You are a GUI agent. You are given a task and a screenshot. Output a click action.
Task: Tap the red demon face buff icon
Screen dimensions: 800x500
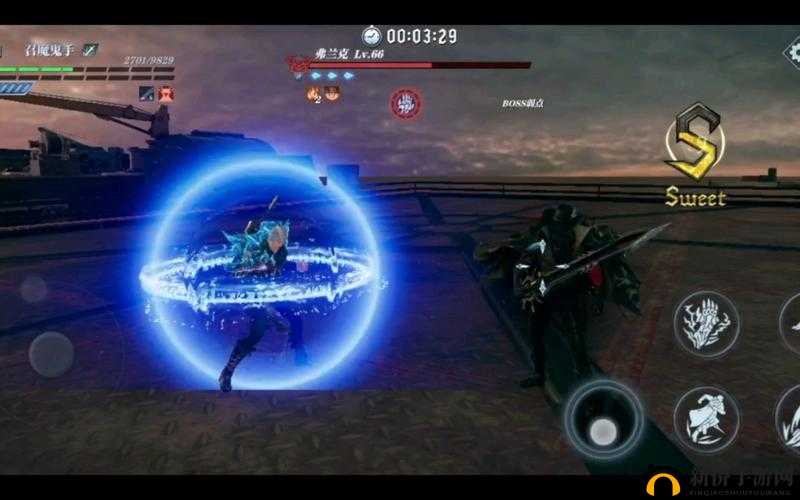click(166, 93)
